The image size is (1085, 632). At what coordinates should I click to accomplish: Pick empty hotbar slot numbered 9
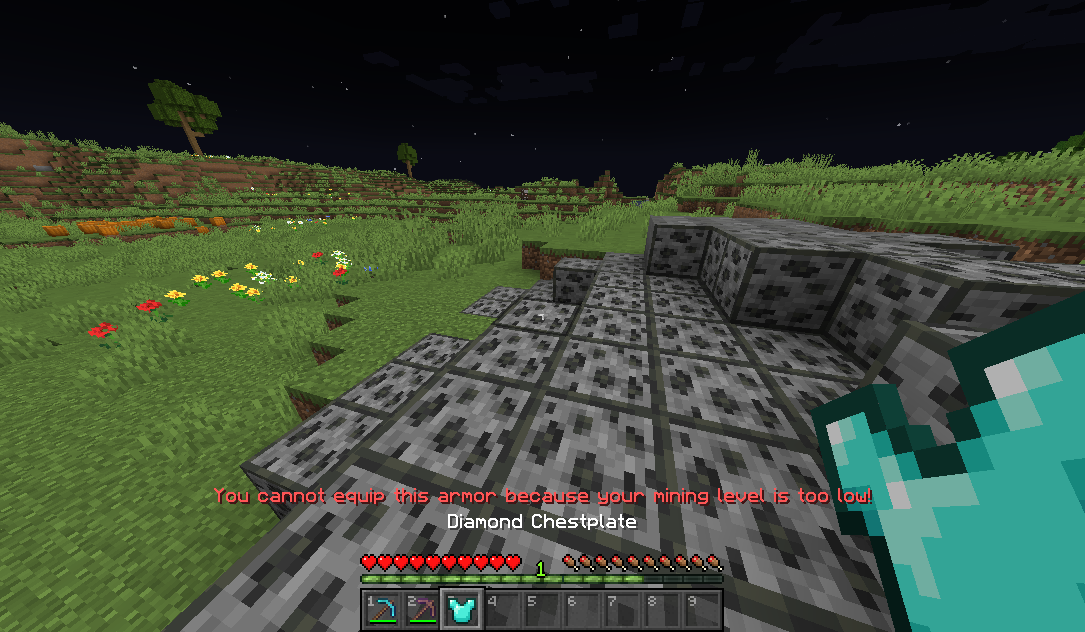click(701, 609)
